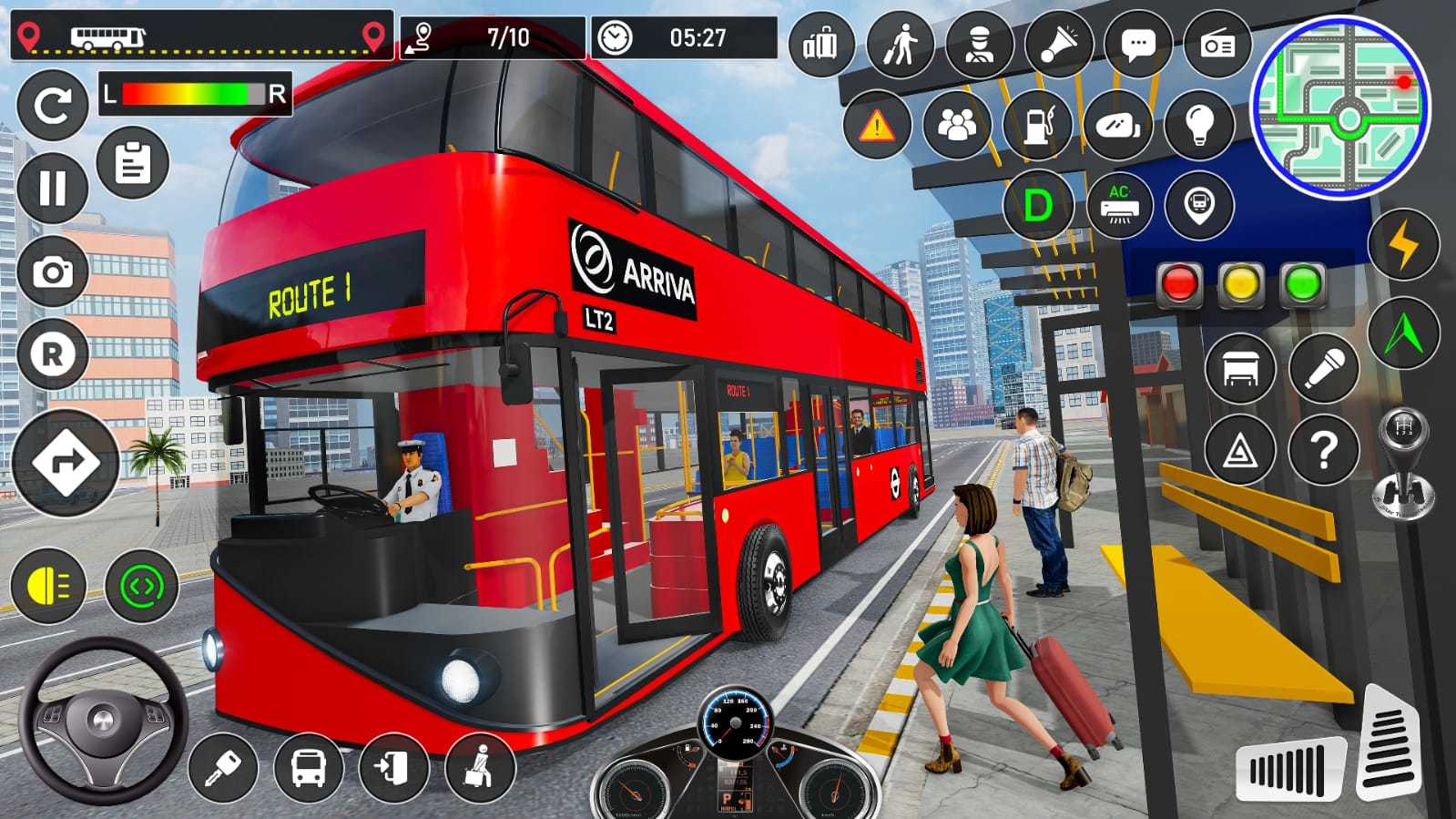Open the radio button
Viewport: 1456px width, 819px height.
[x=1217, y=44]
